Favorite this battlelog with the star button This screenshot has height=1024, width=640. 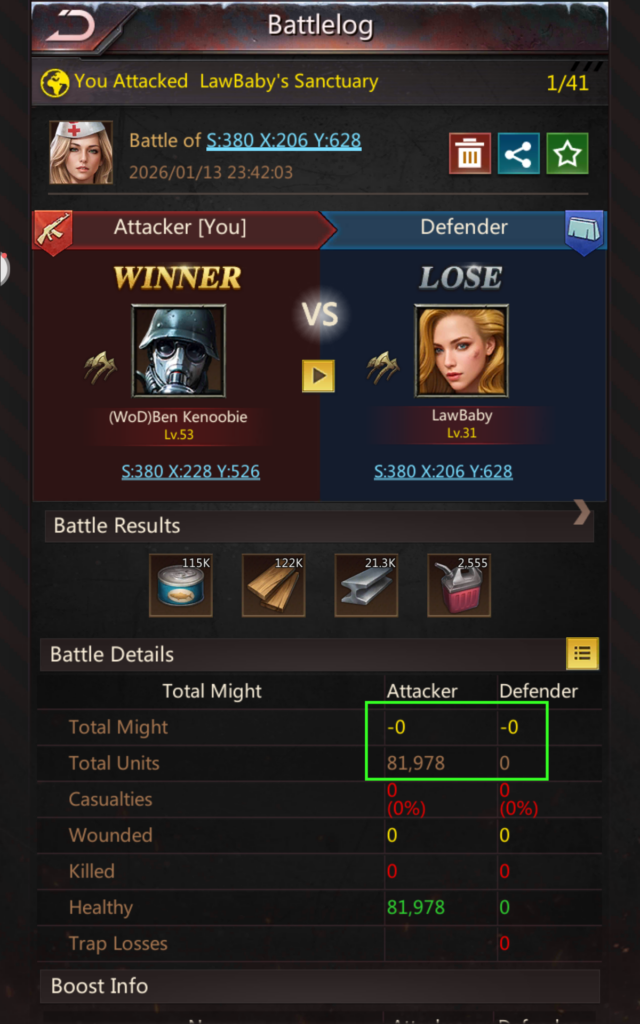pos(567,153)
